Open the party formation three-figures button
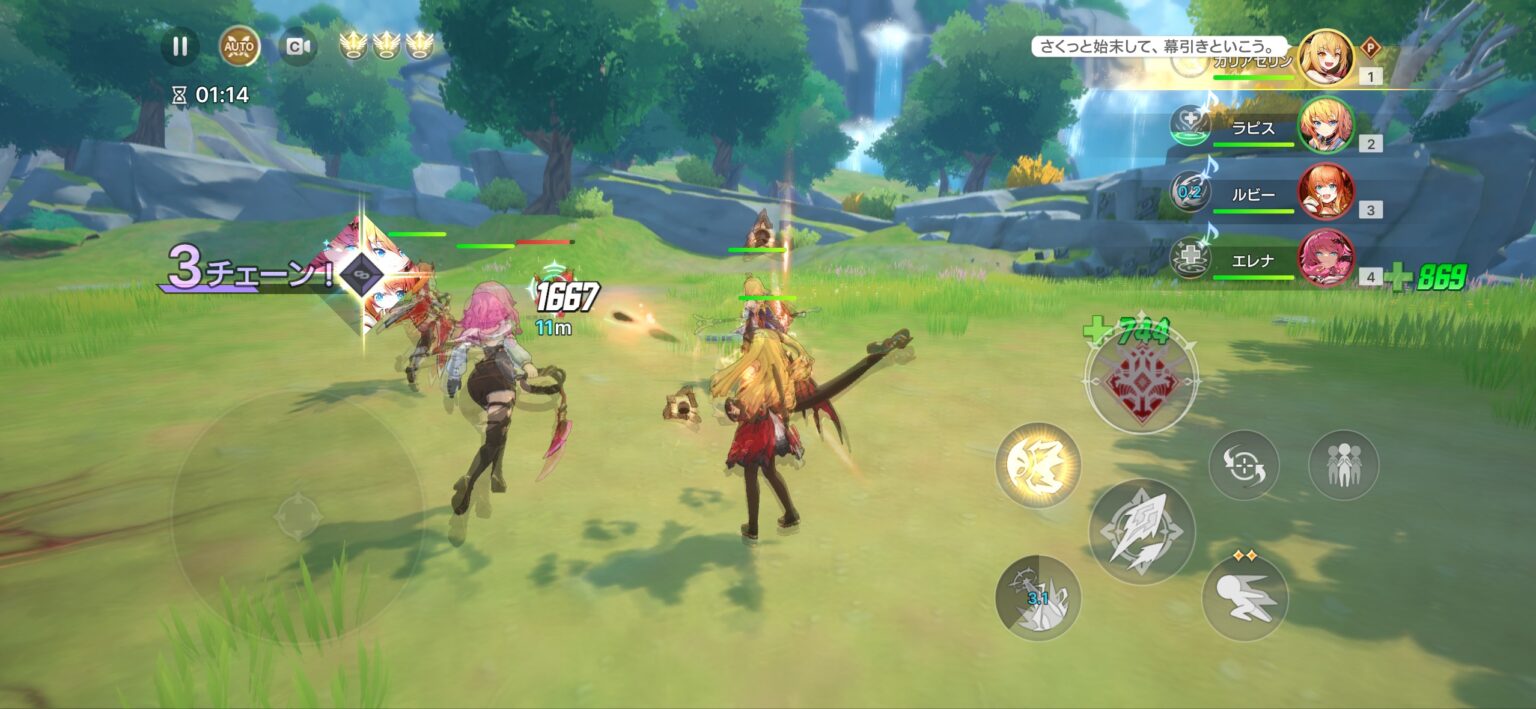1536x709 pixels. click(1343, 465)
